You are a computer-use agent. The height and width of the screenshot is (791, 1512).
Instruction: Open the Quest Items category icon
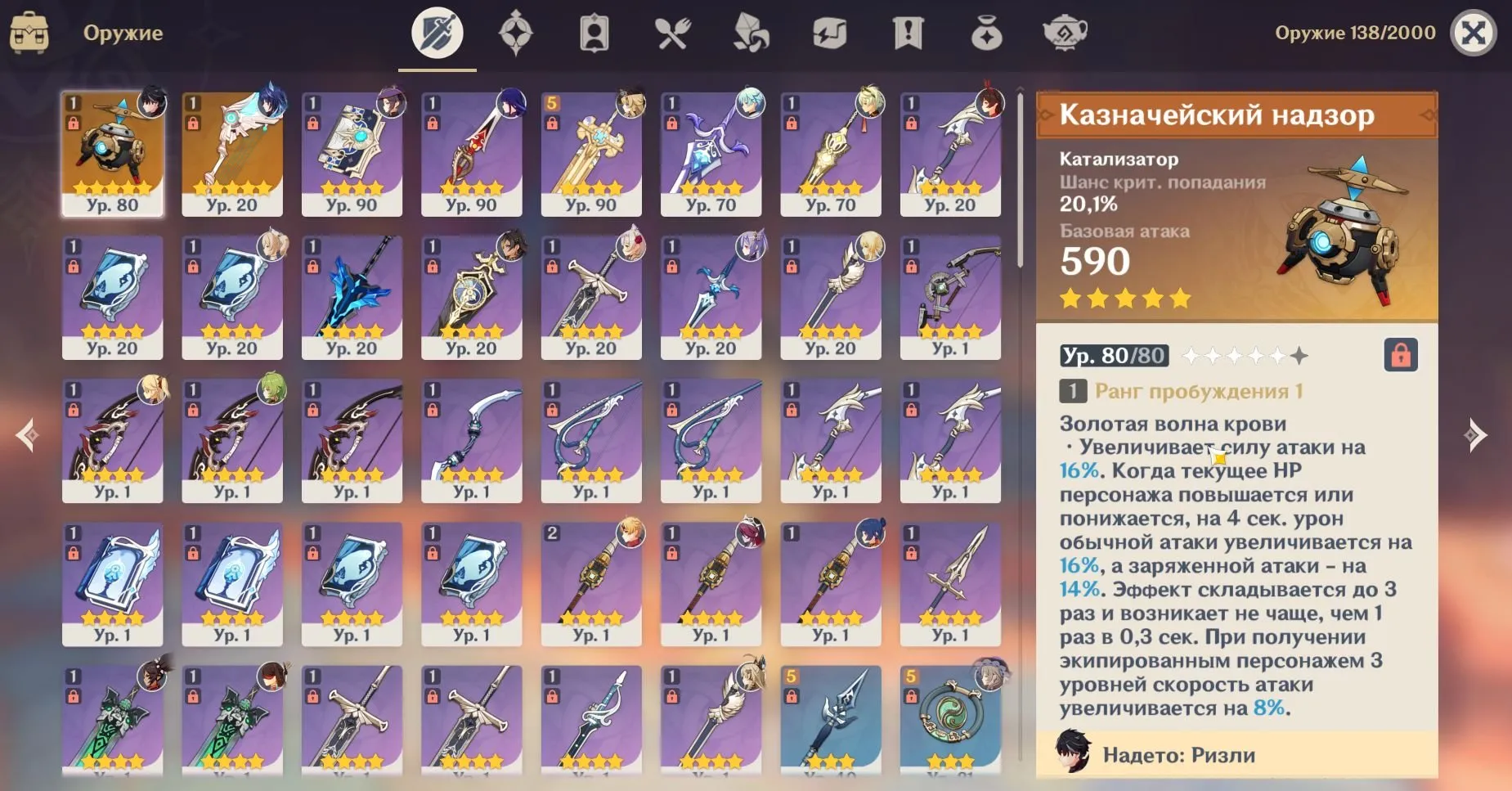[x=909, y=34]
